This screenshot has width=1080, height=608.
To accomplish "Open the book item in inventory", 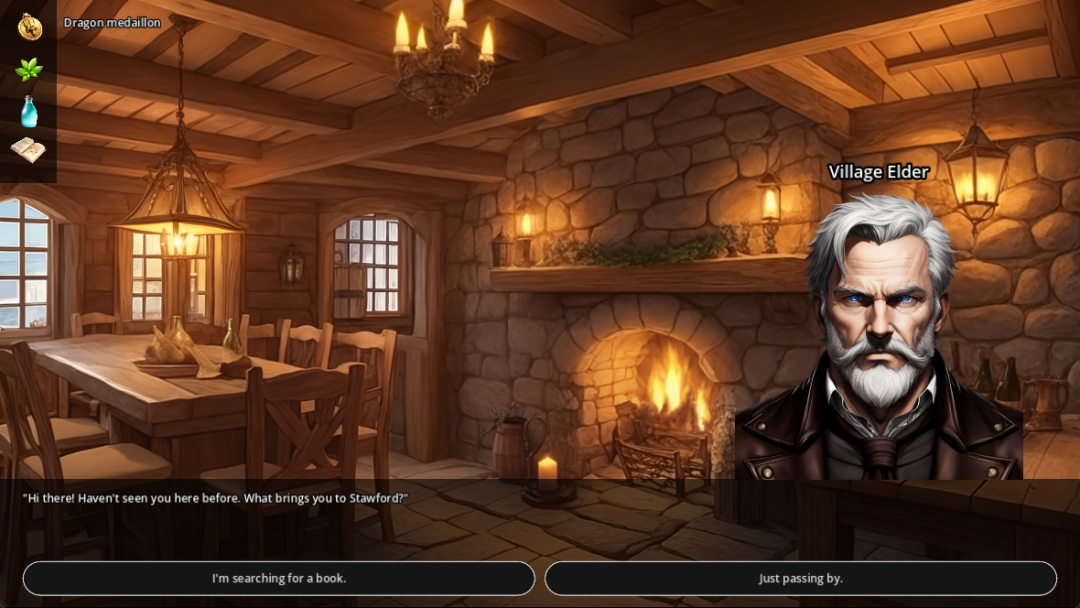I will 29,150.
